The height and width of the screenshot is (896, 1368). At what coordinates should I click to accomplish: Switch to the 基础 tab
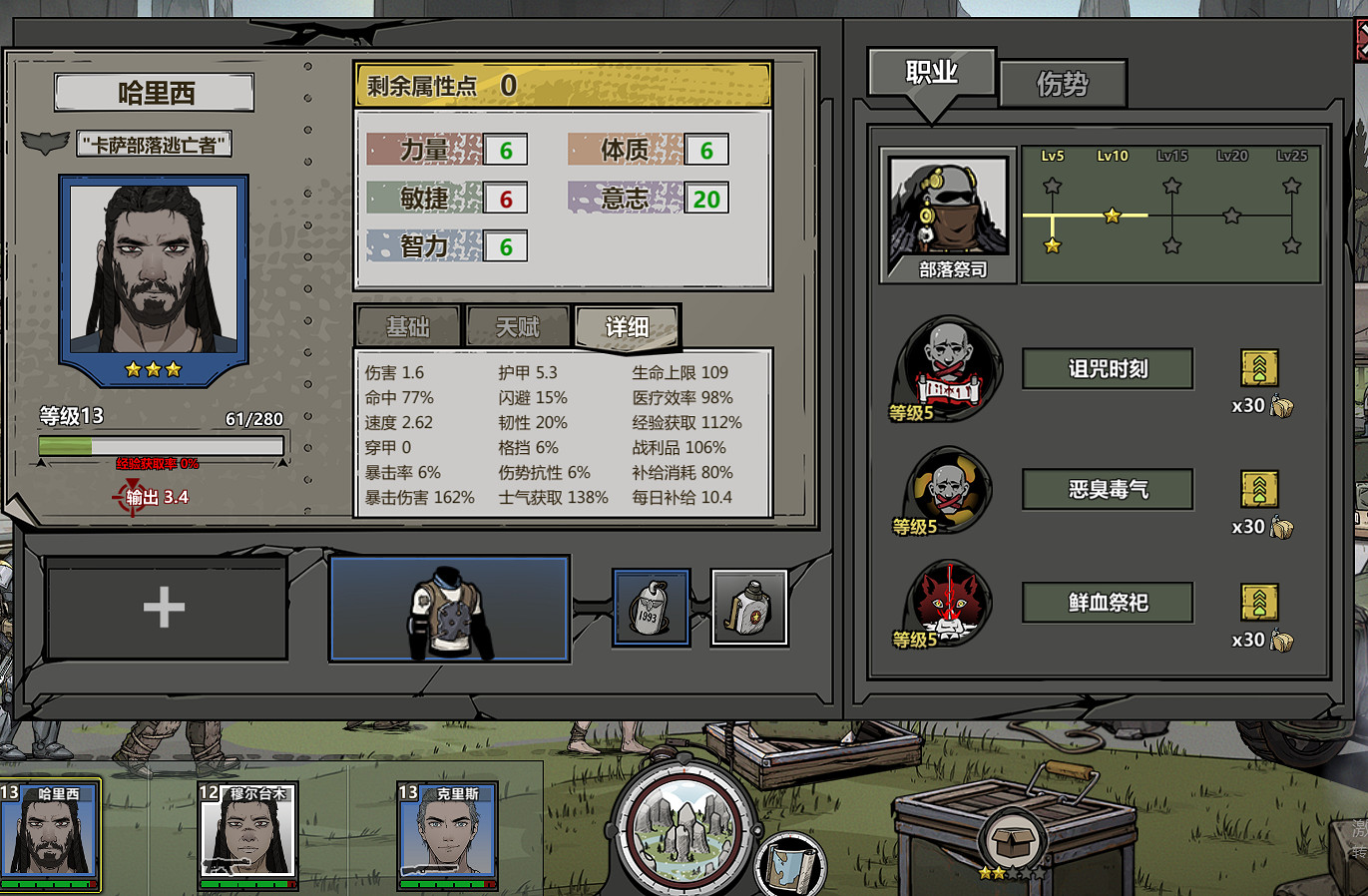tap(406, 326)
